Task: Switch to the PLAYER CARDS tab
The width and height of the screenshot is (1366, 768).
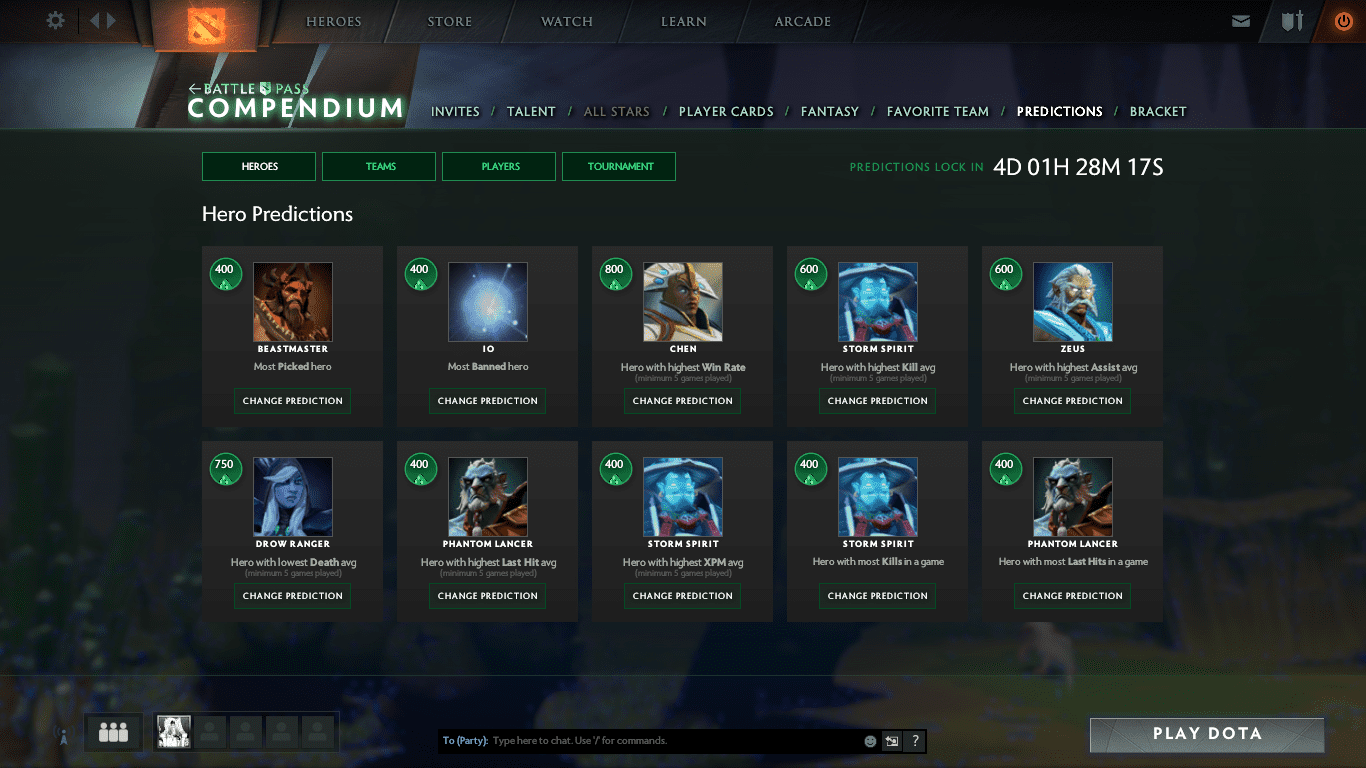Action: 726,111
